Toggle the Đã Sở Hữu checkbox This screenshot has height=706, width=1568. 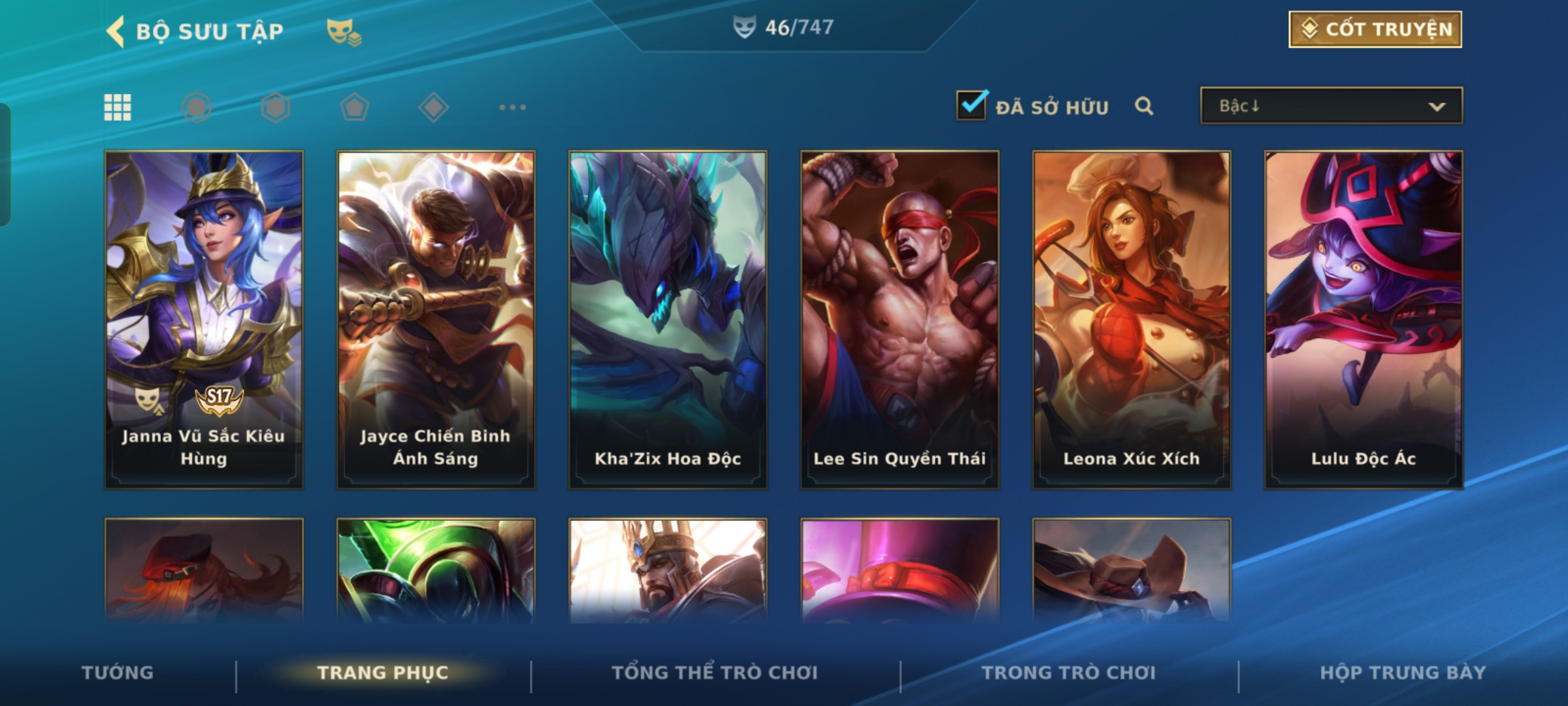click(972, 106)
